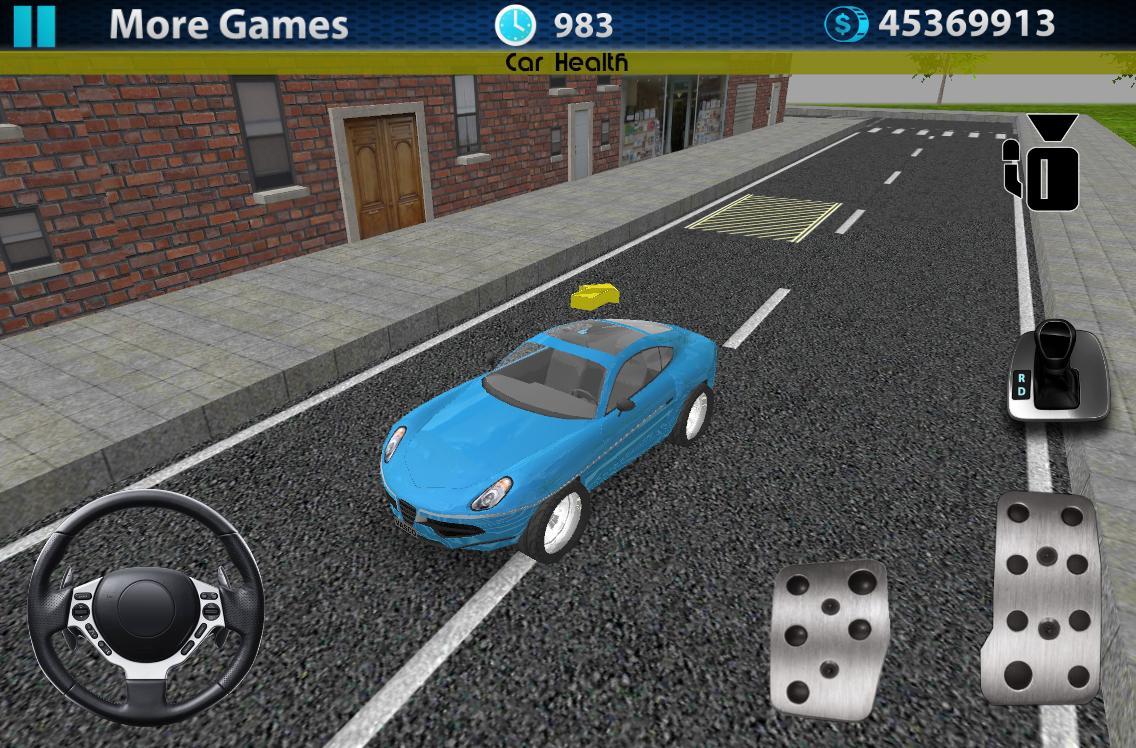Tap the steering wheel control

145,608
